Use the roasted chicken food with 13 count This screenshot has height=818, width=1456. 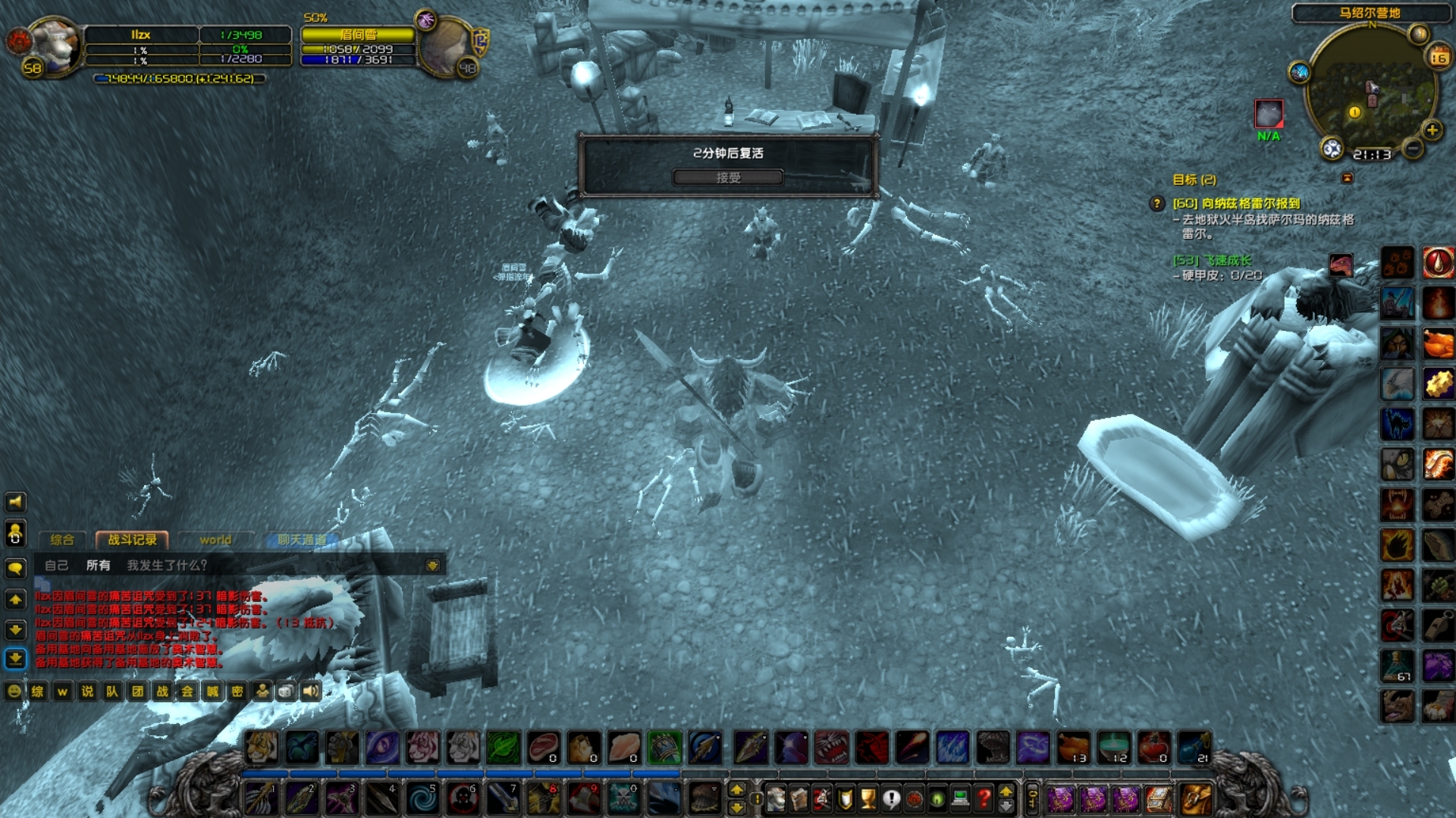1074,747
